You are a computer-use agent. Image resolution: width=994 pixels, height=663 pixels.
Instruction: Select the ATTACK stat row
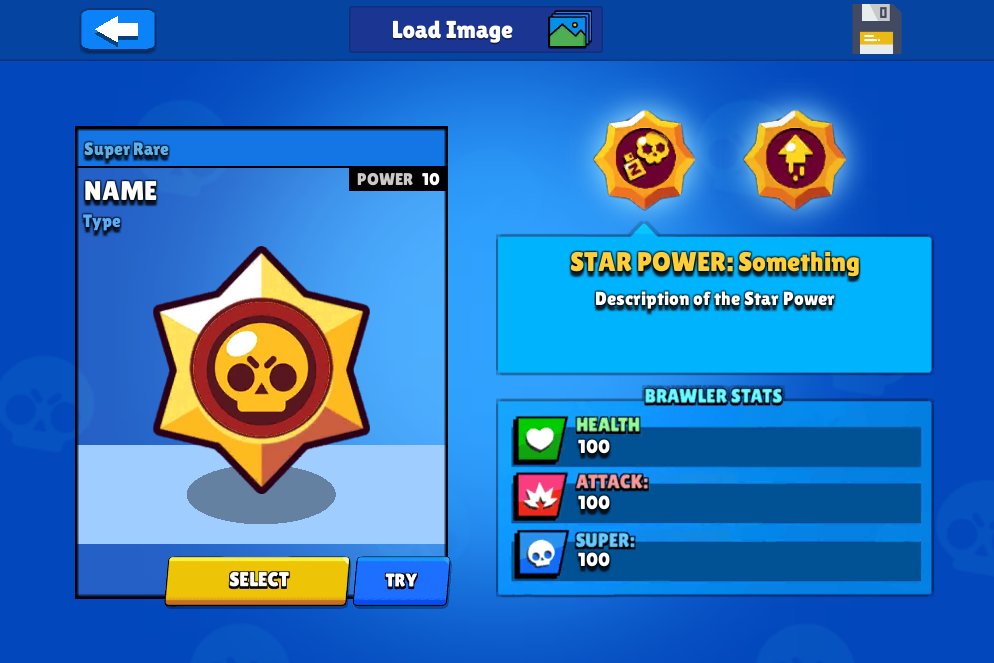716,497
